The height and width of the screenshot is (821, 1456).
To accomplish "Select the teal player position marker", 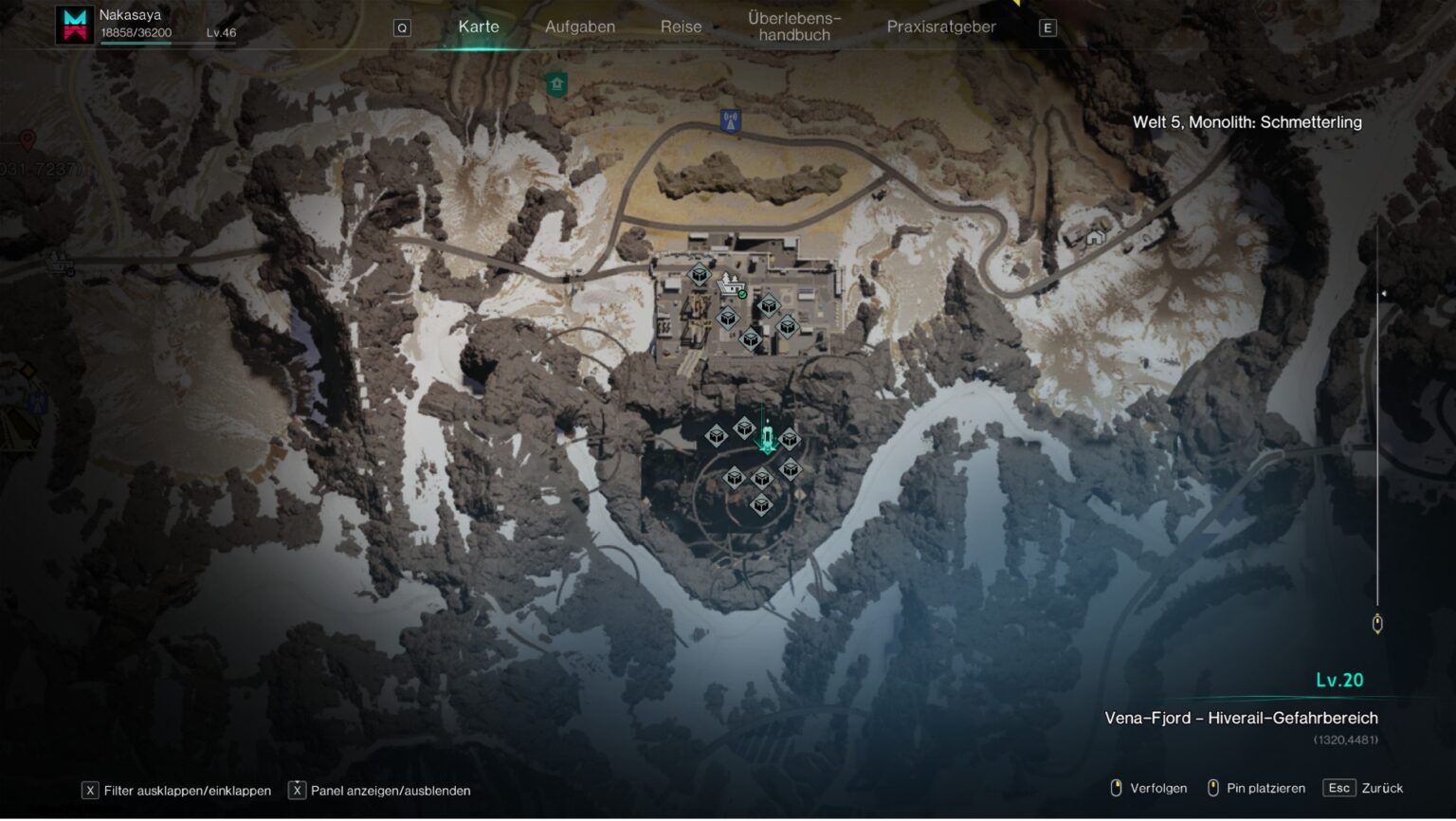I will [766, 440].
